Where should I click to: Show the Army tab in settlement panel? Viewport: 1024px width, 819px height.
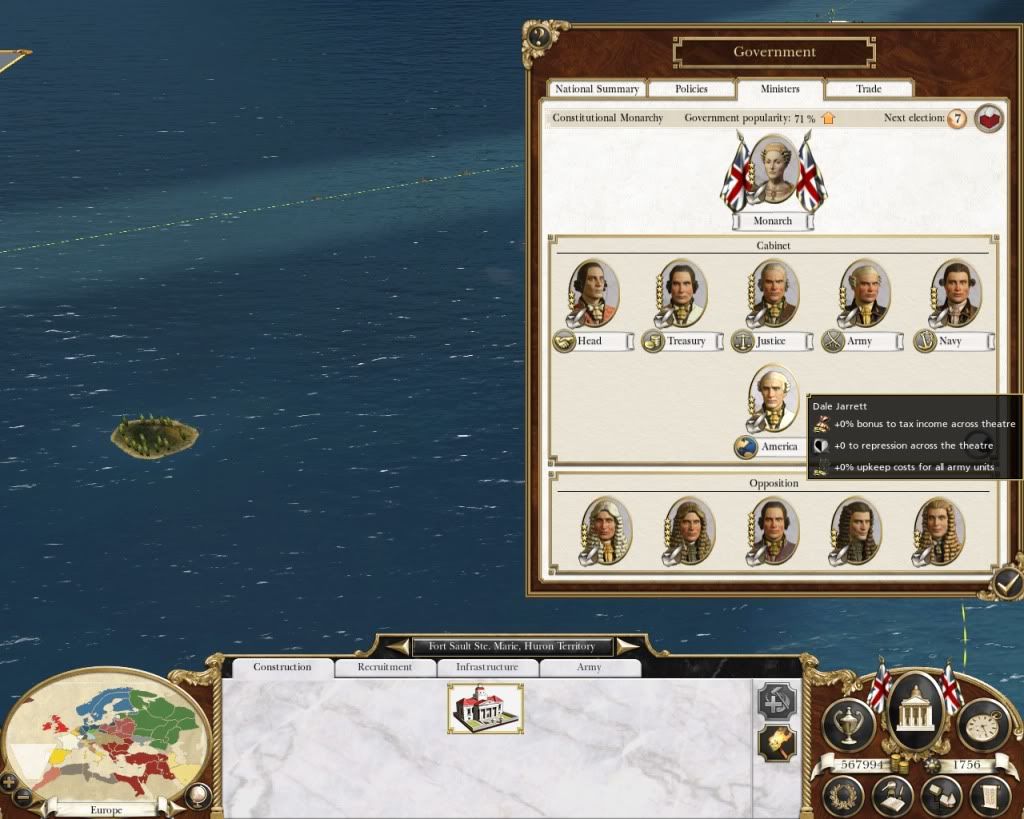click(589, 667)
